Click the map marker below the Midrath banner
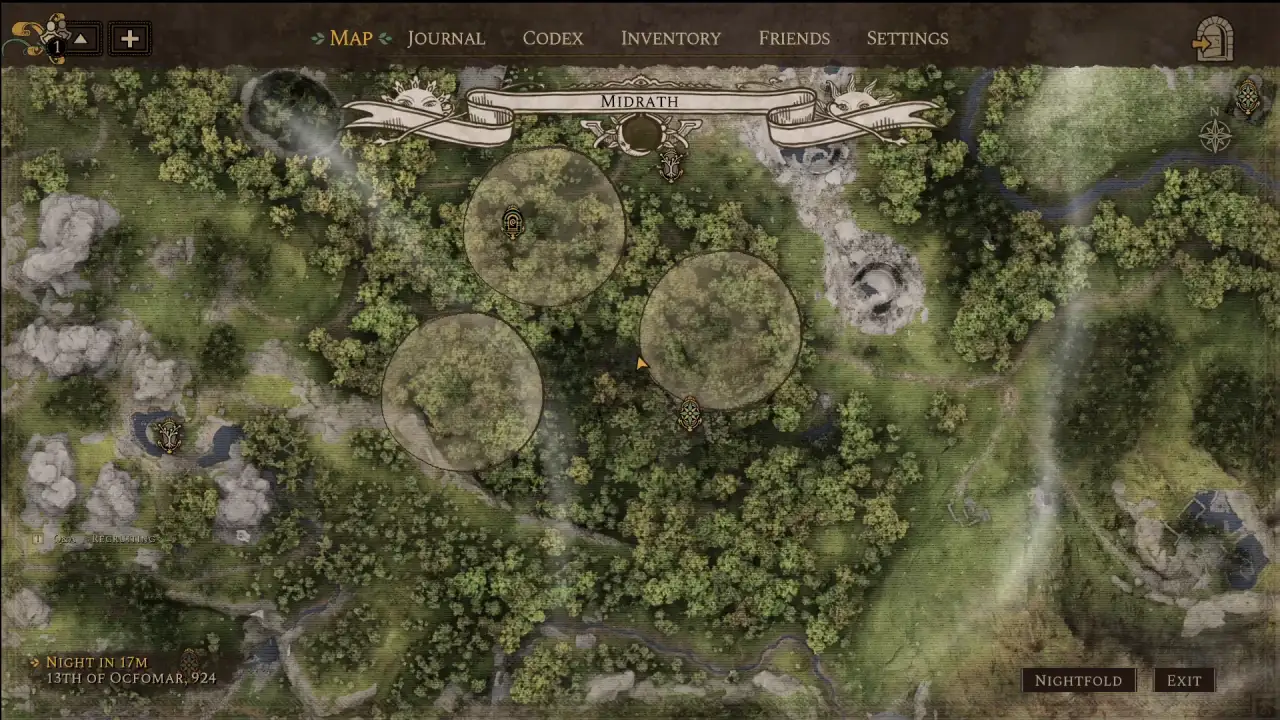 click(672, 164)
